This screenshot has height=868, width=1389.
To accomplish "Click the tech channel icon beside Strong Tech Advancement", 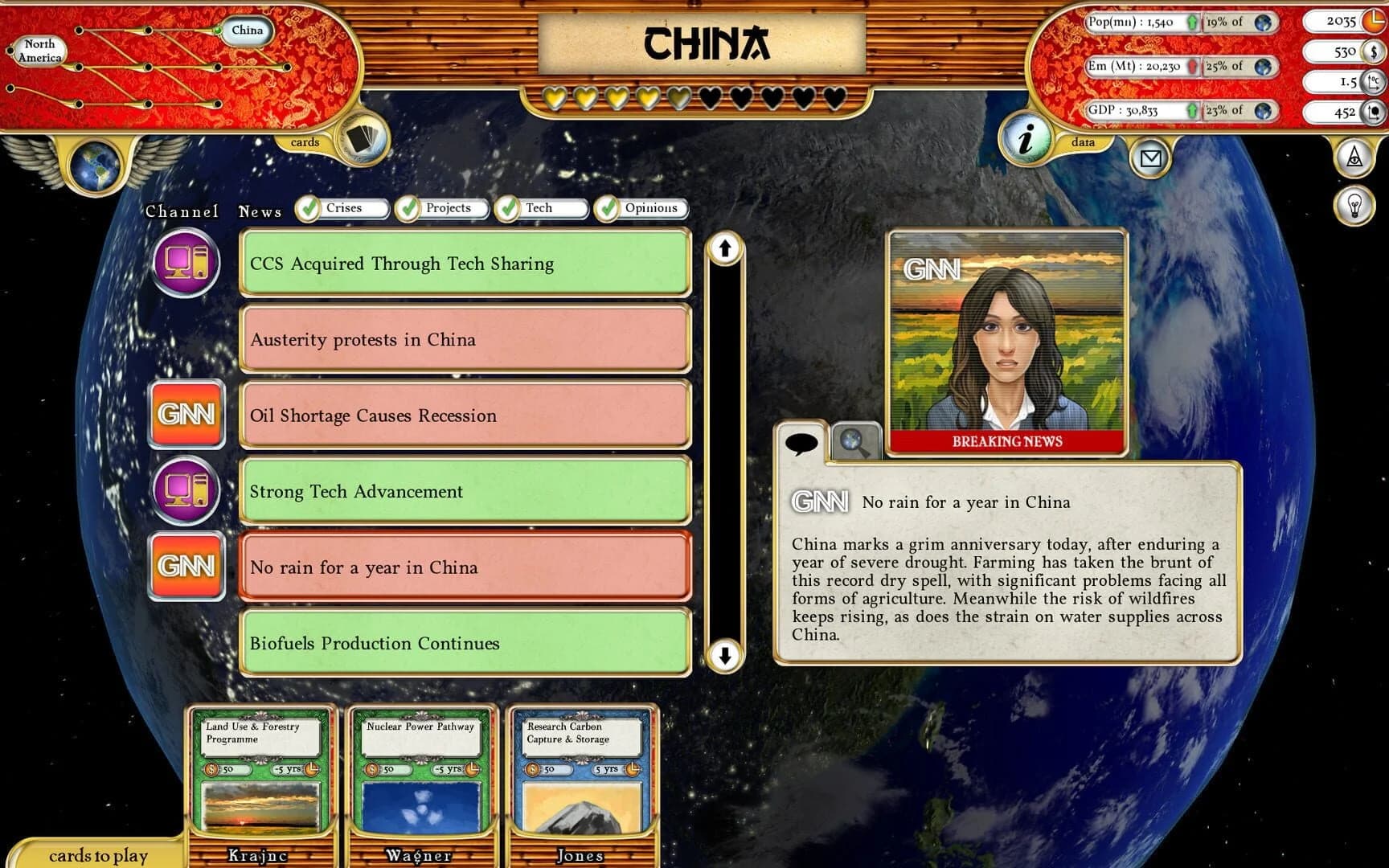I will tap(186, 491).
